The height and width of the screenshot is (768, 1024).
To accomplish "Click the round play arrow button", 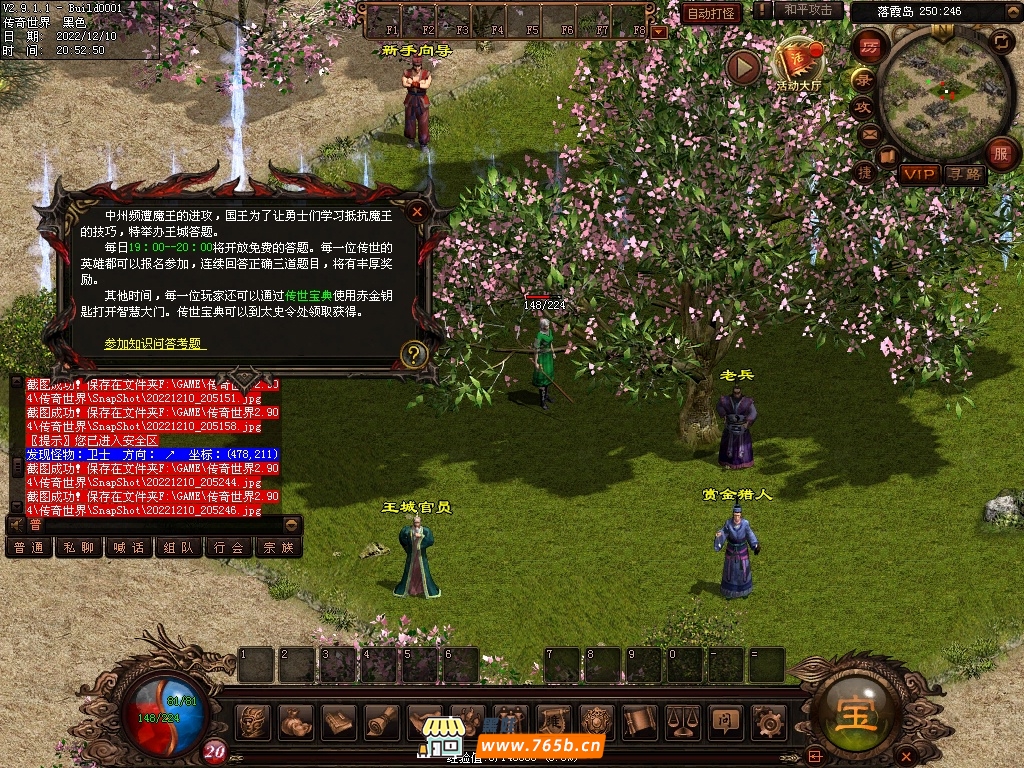I will pos(743,67).
